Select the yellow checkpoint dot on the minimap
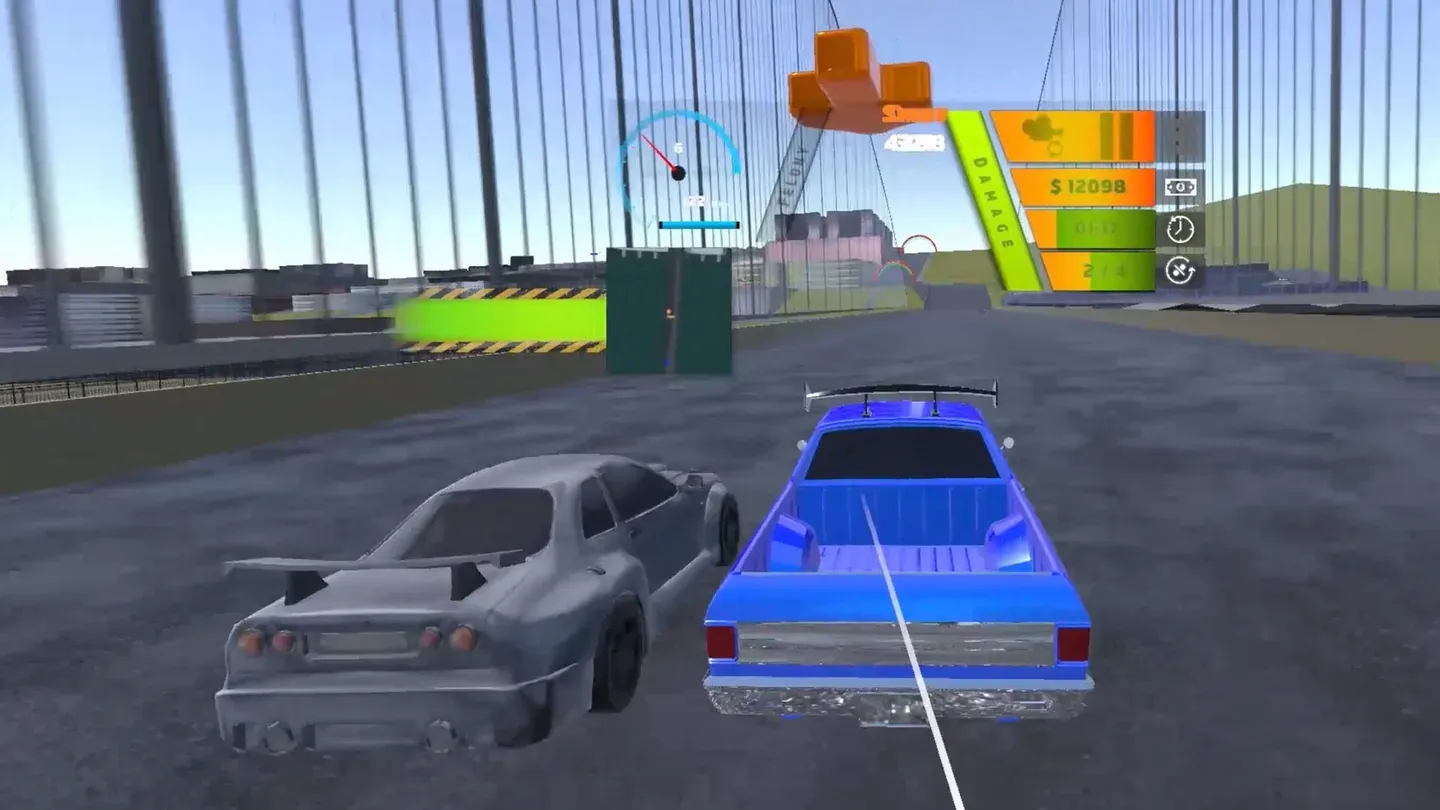This screenshot has height=810, width=1440. click(668, 311)
